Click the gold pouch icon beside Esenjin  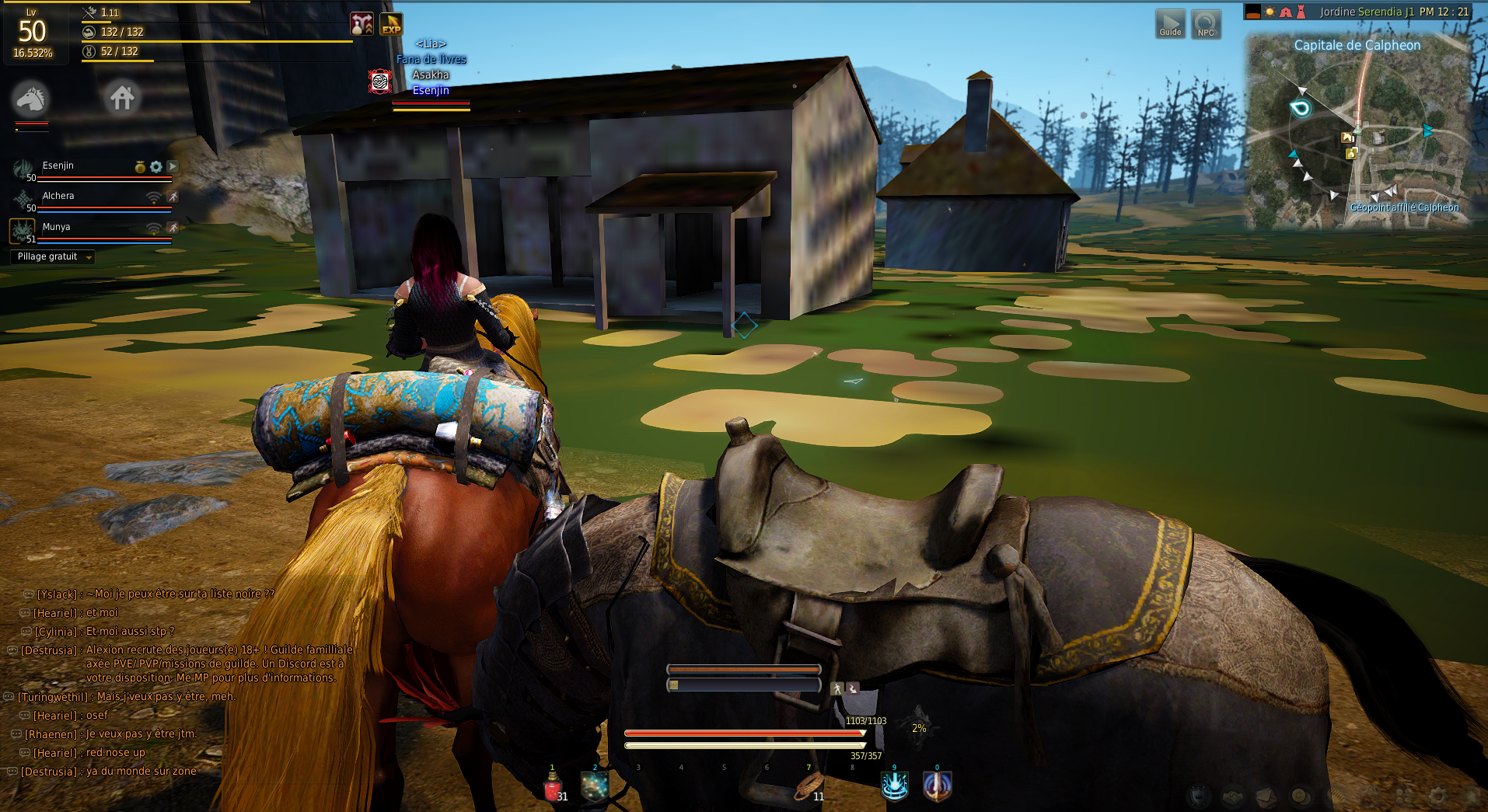(x=140, y=166)
